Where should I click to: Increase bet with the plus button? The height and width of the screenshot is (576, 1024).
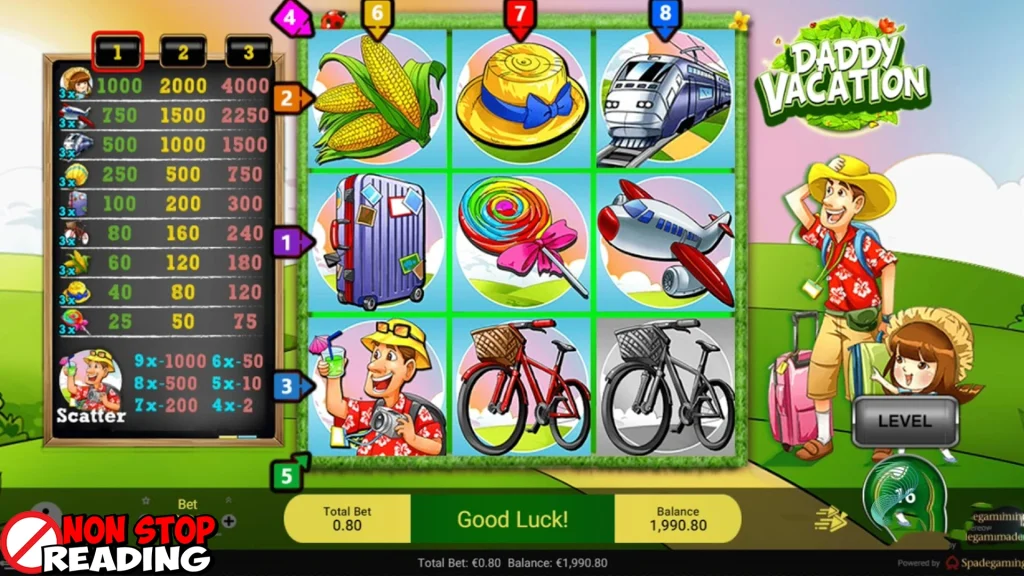(229, 520)
